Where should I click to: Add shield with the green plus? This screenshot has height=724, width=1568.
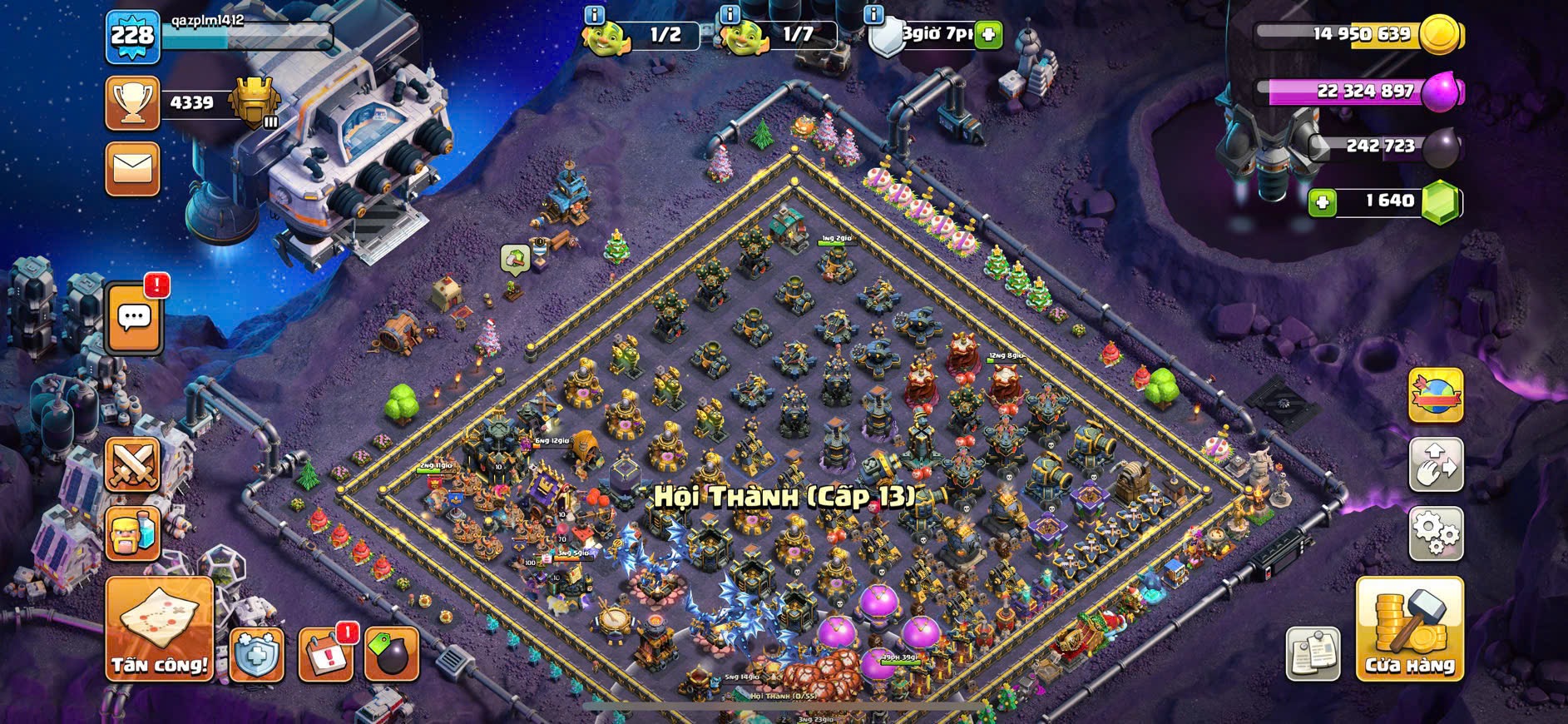pyautogui.click(x=988, y=35)
